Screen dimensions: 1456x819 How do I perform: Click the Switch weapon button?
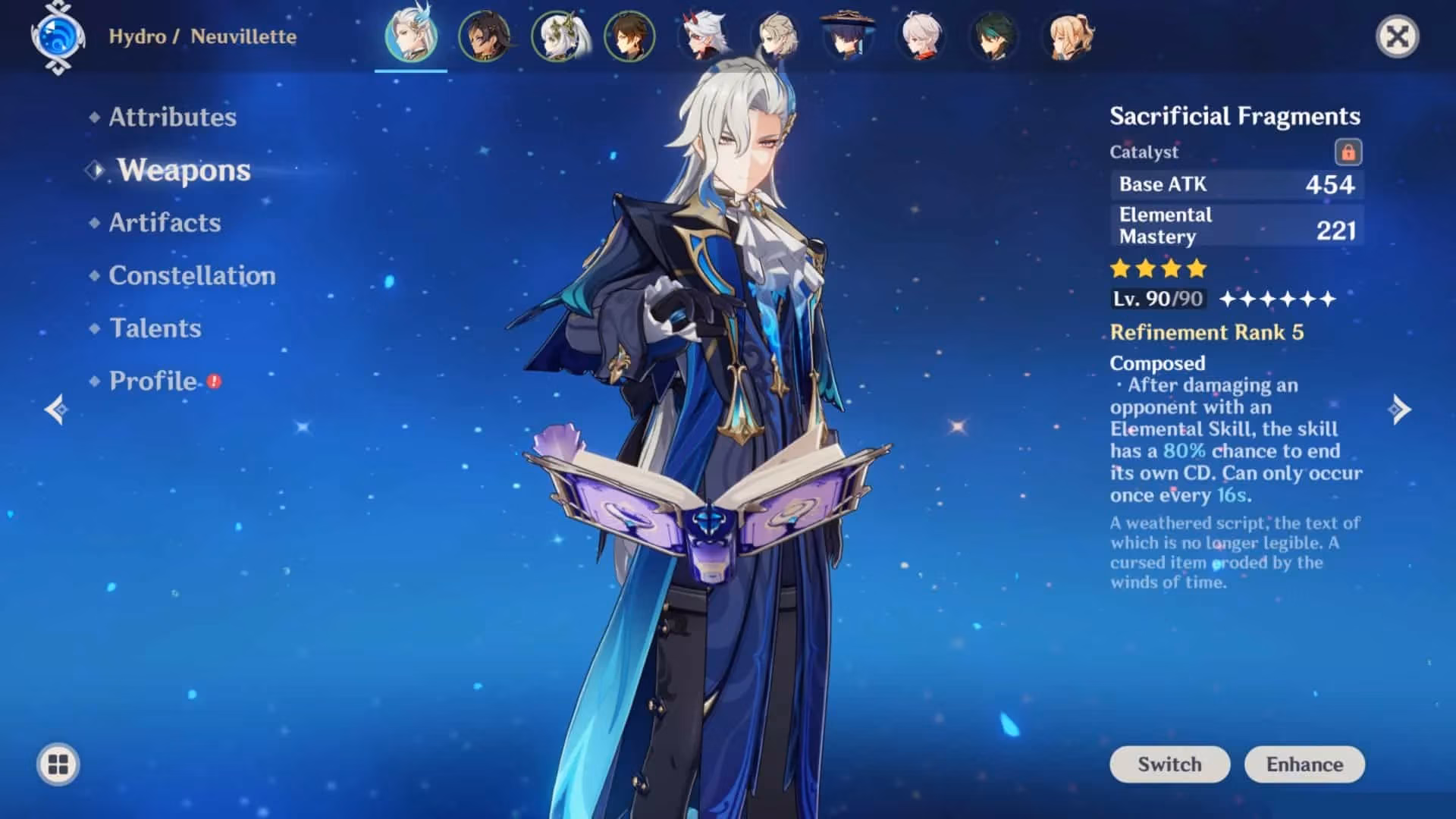[x=1169, y=764]
